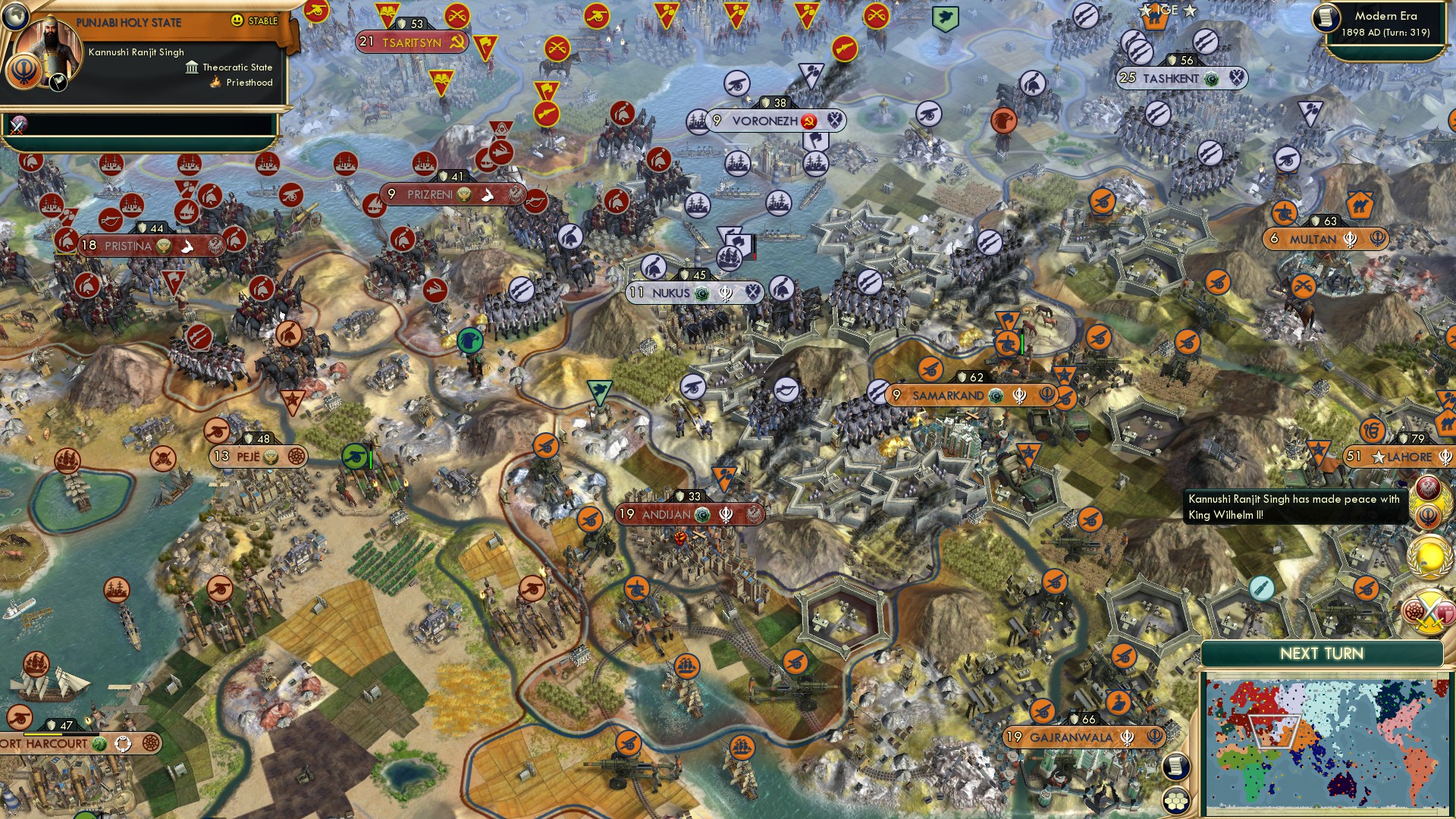
Task: Click the white flag badge on leader portrait
Action: point(58,83)
